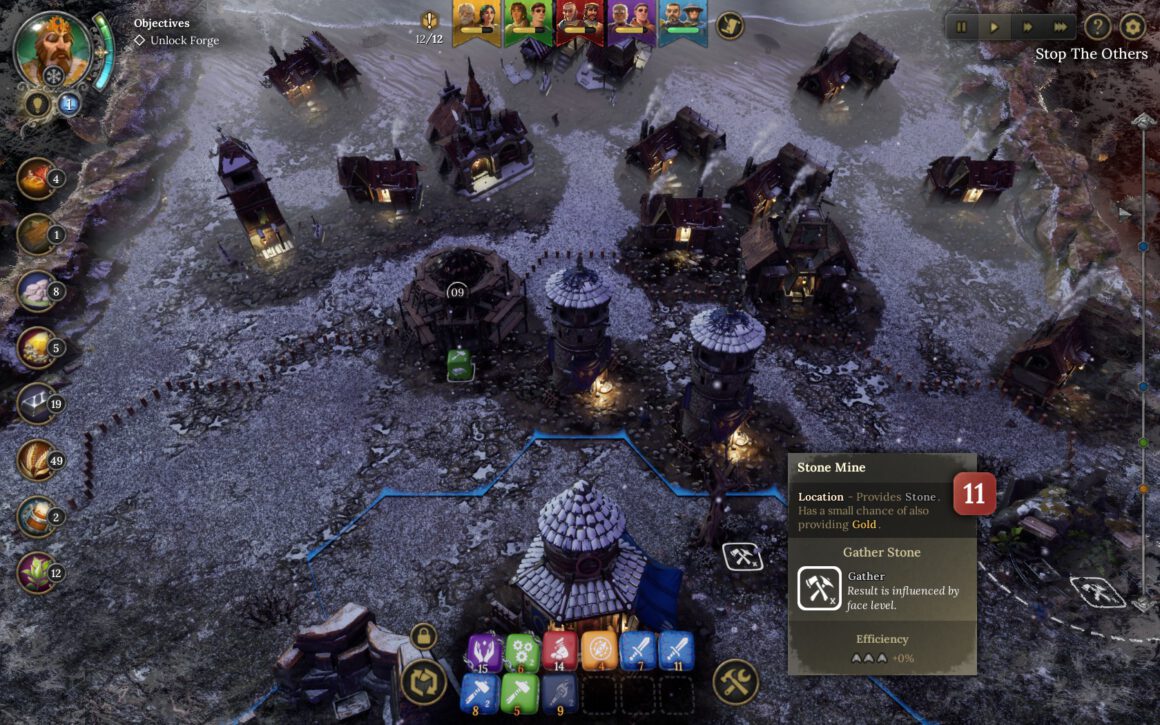The image size is (1160, 725).
Task: Click the wheat resource icon showing 49
Action: [37, 460]
